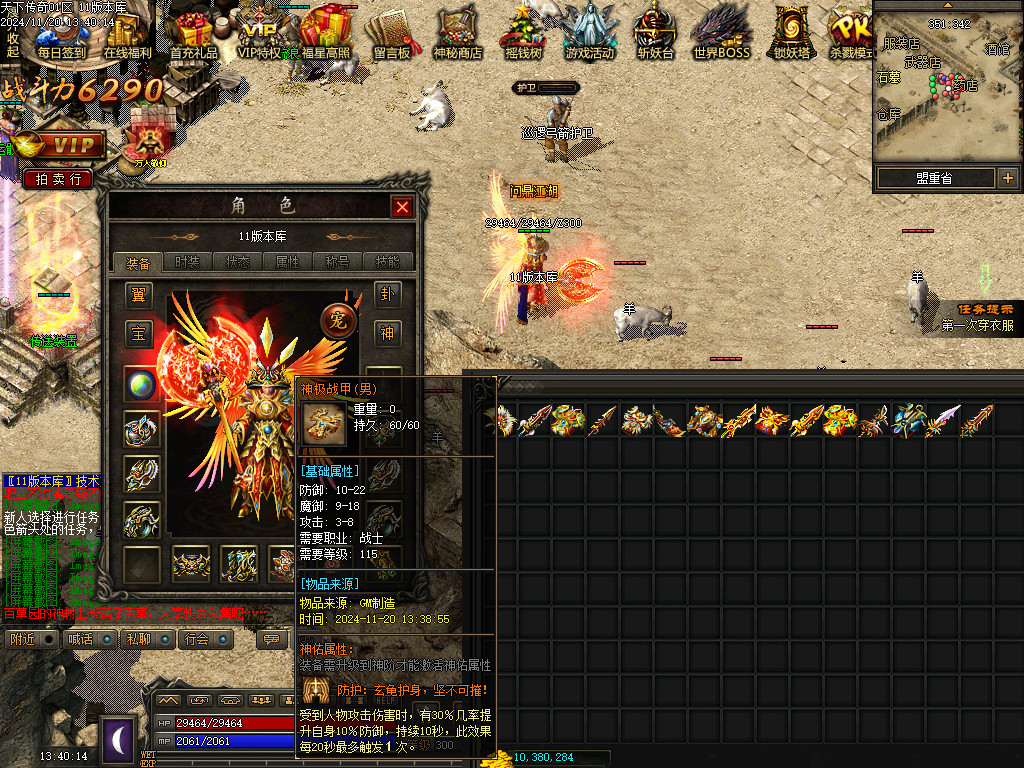Claim the 首充礼品 first recharge gift
Image resolution: width=1024 pixels, height=768 pixels.
193,33
